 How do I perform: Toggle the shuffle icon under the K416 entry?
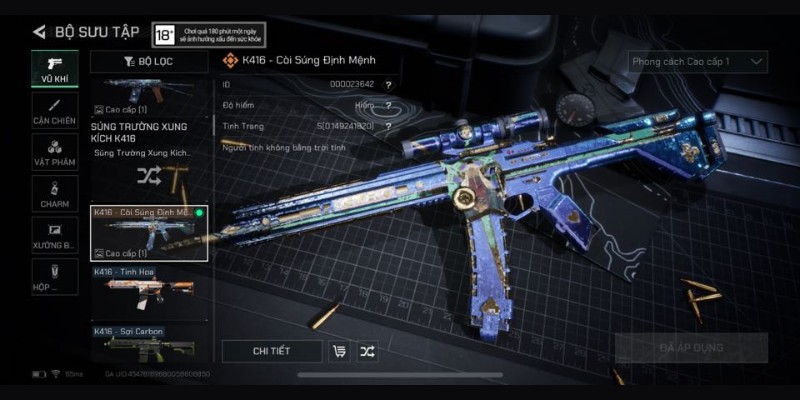click(x=149, y=177)
